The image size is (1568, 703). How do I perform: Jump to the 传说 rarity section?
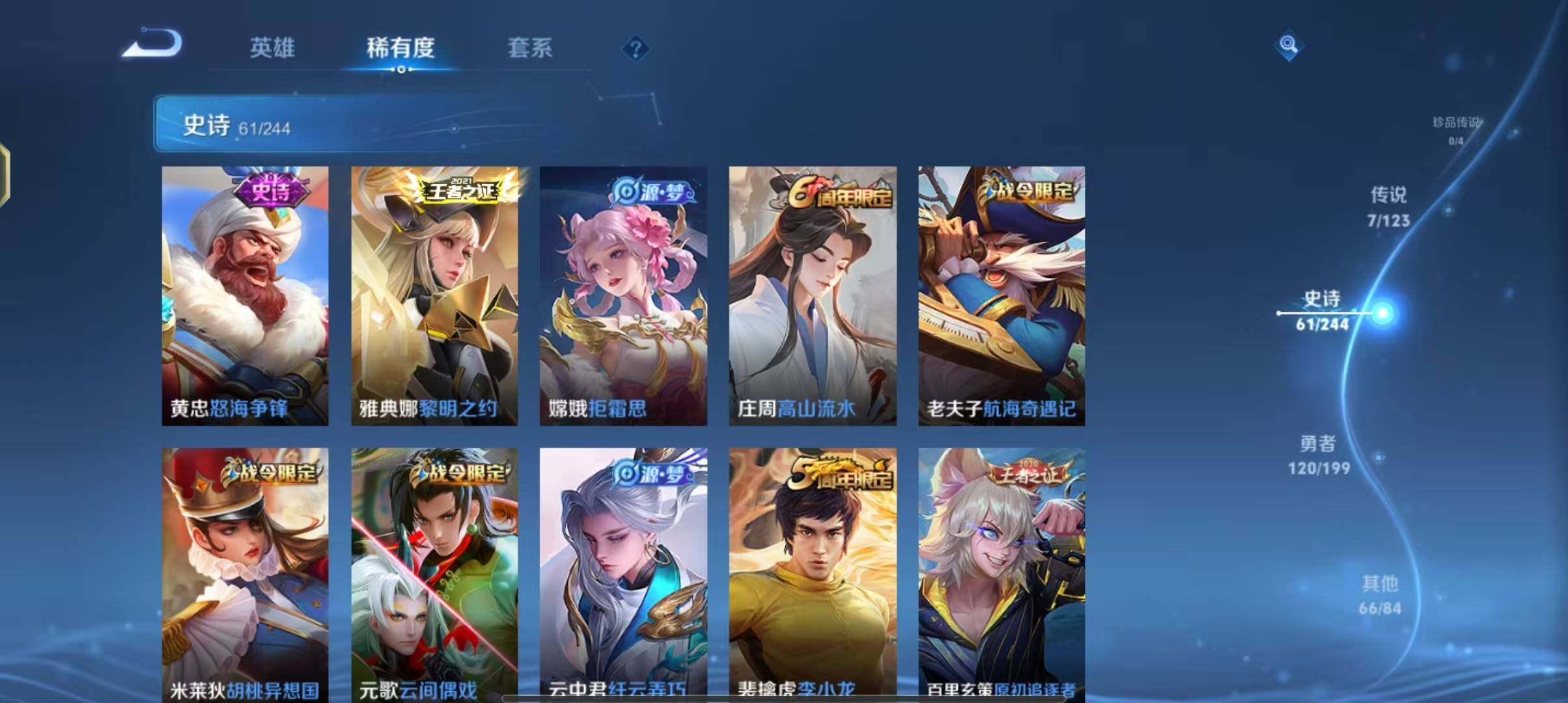pos(1388,206)
